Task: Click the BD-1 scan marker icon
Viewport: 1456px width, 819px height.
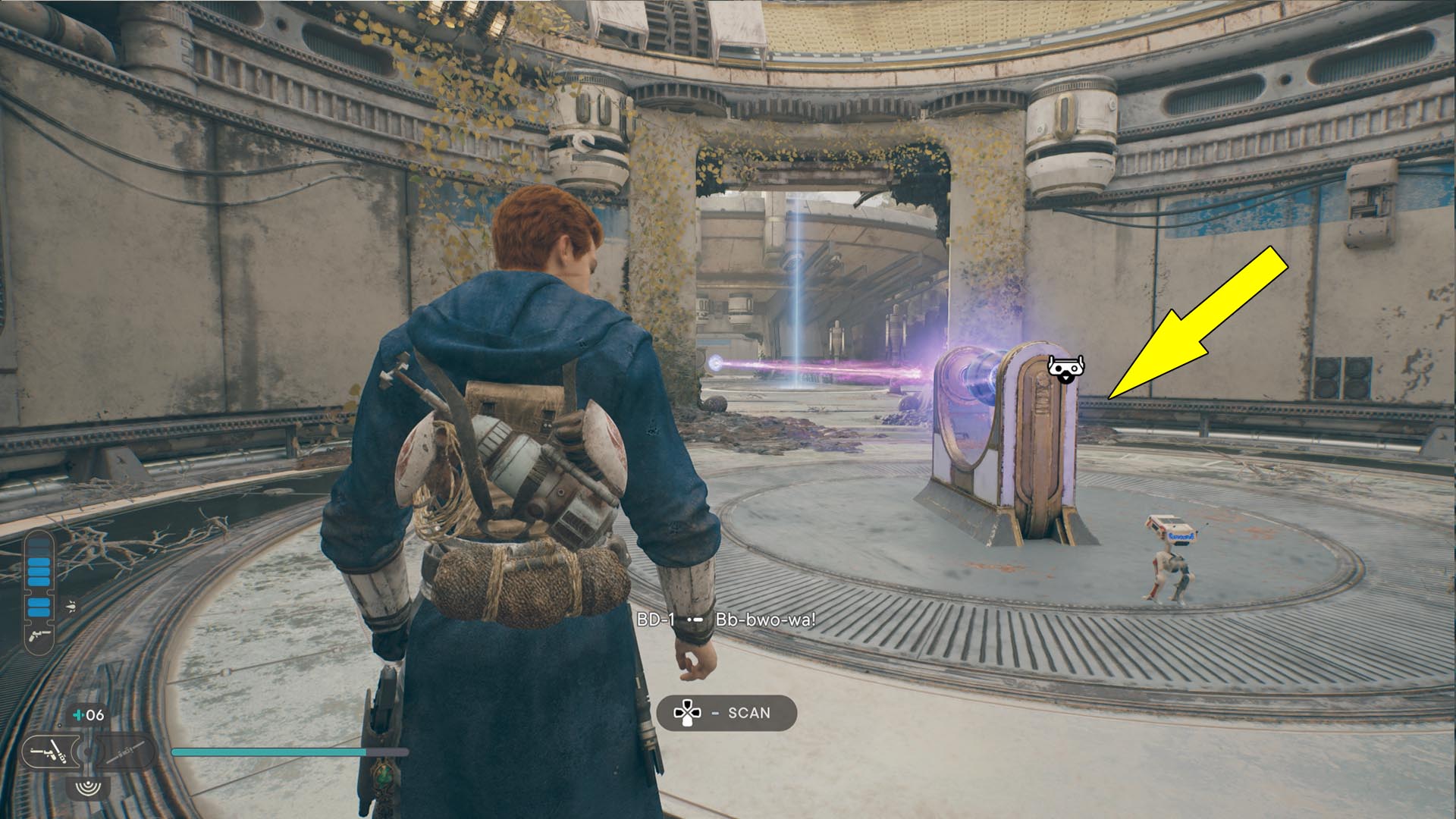Action: [x=1065, y=368]
